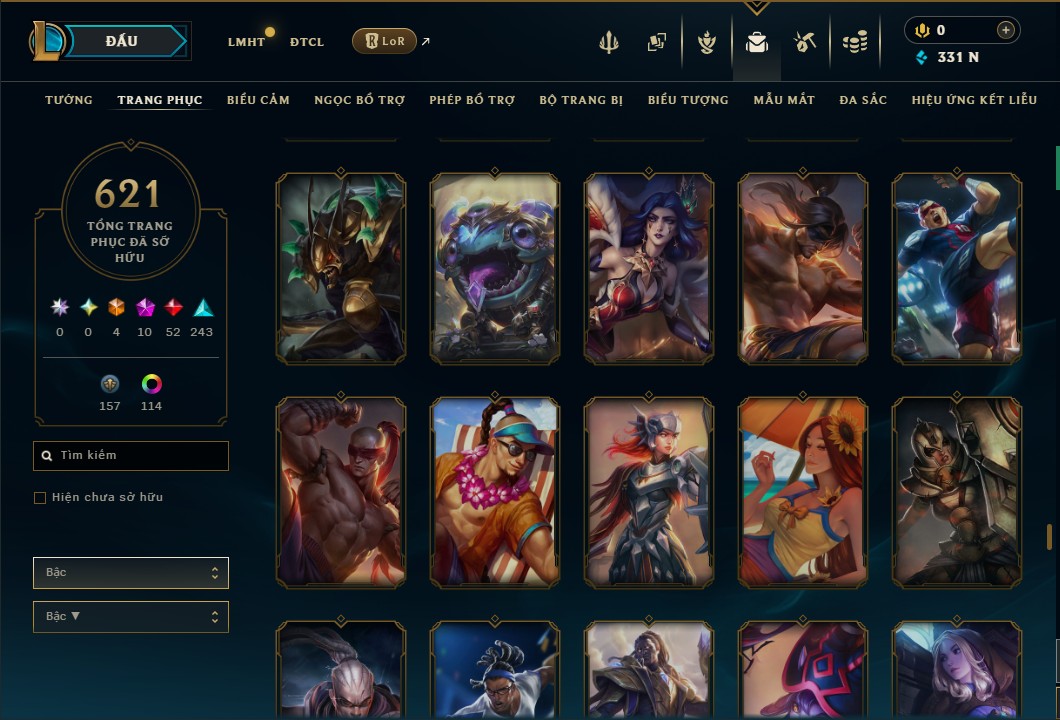Select the ĐA SẮC tab
Screen dimensions: 1060x720
pyautogui.click(x=863, y=100)
